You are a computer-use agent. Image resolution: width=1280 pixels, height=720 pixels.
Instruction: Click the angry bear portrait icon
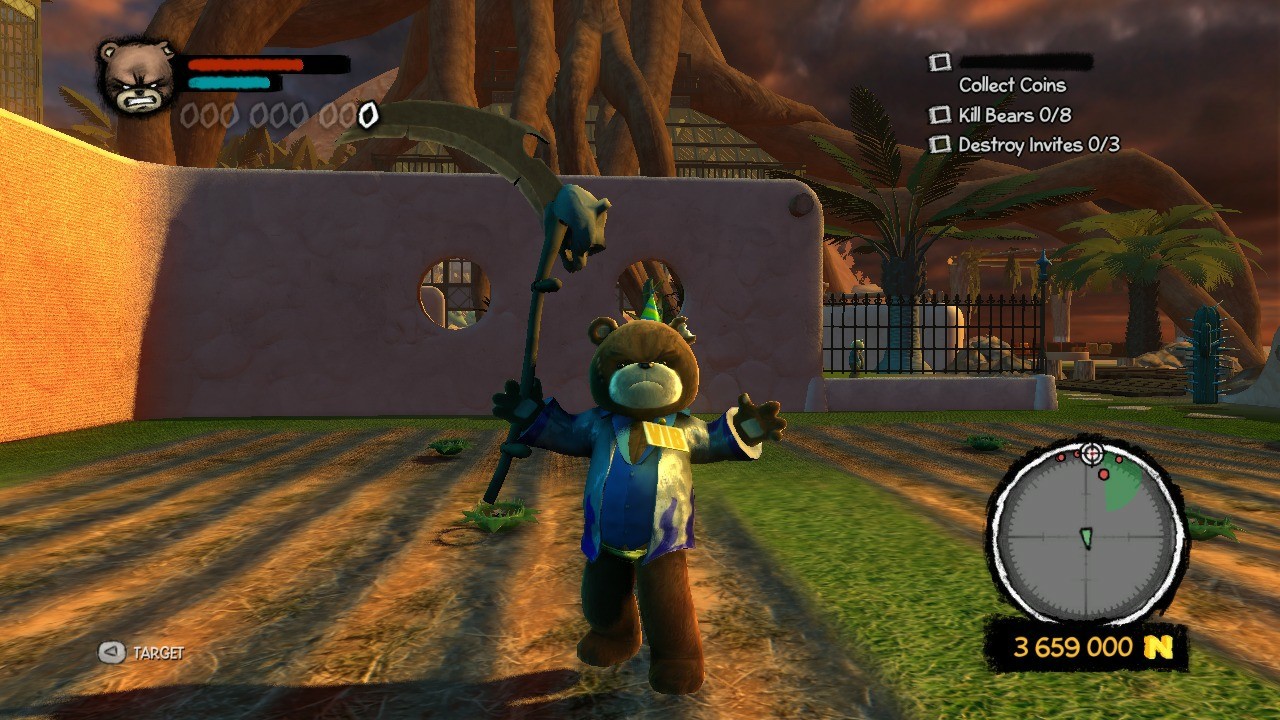tap(137, 77)
